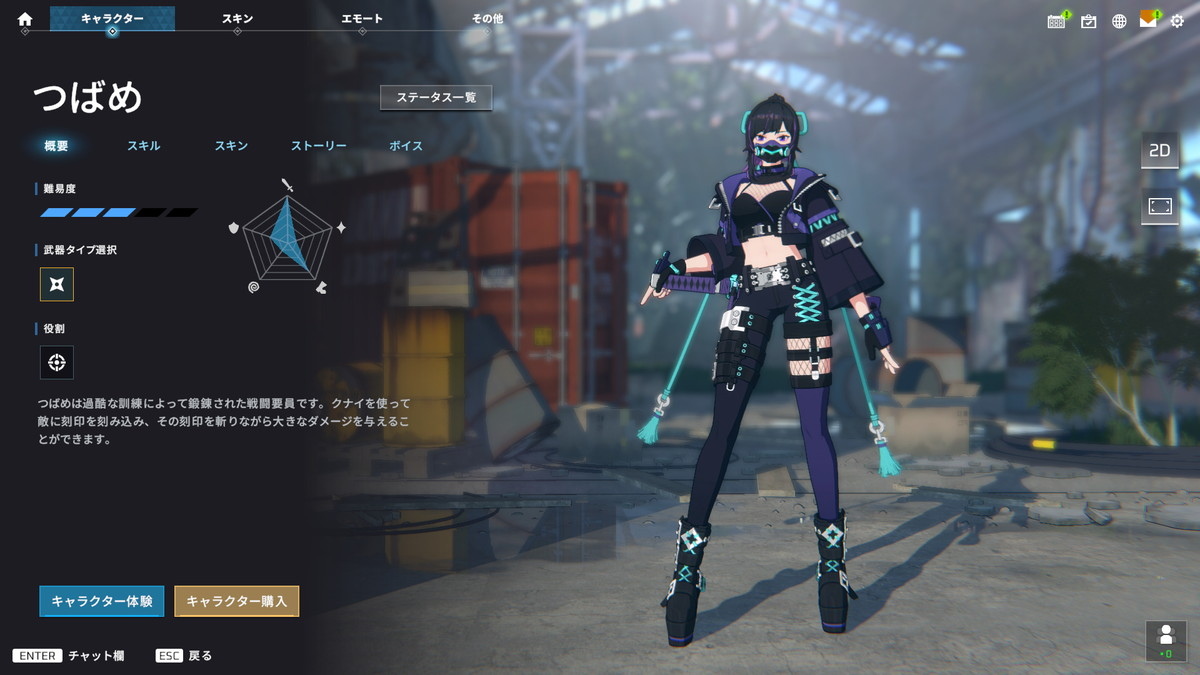Open the mail envelope icon
The image size is (1200, 675).
pos(1148,20)
